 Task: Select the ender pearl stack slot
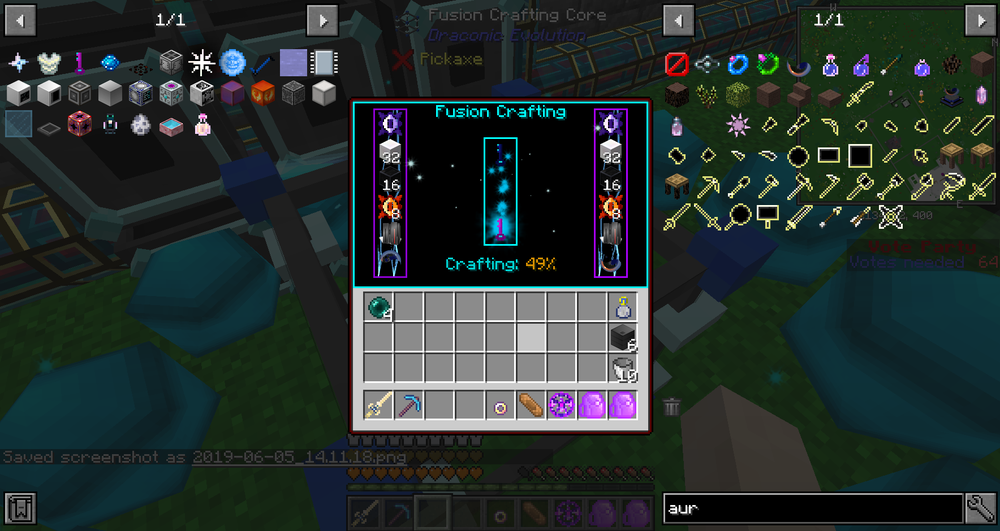pyautogui.click(x=379, y=307)
